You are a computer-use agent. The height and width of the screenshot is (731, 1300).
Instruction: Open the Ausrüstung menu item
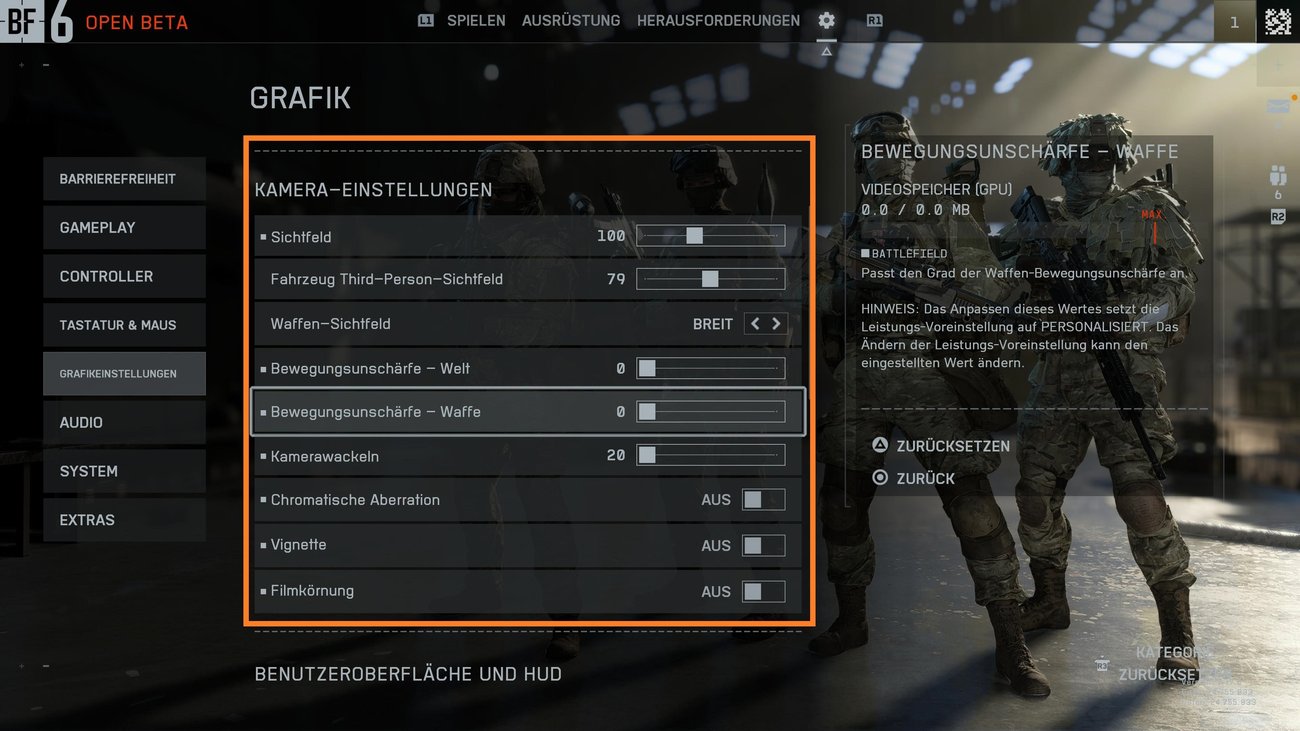tap(570, 20)
